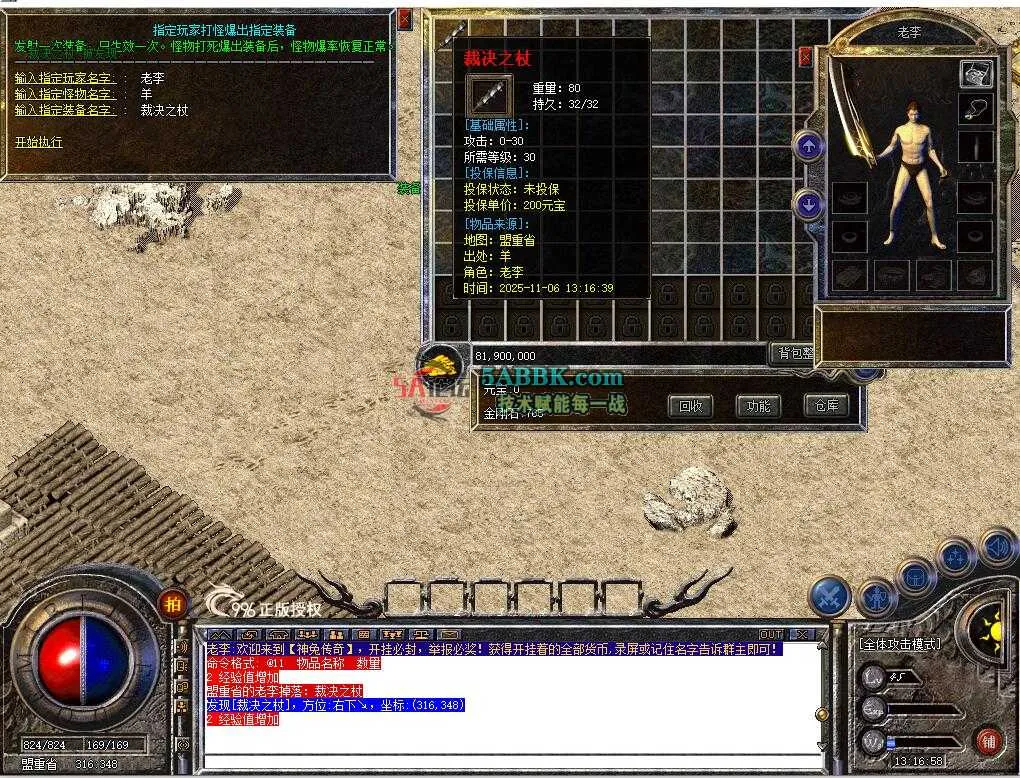The width and height of the screenshot is (1020, 778).
Task: Click the chat OUT button
Action: (770, 634)
